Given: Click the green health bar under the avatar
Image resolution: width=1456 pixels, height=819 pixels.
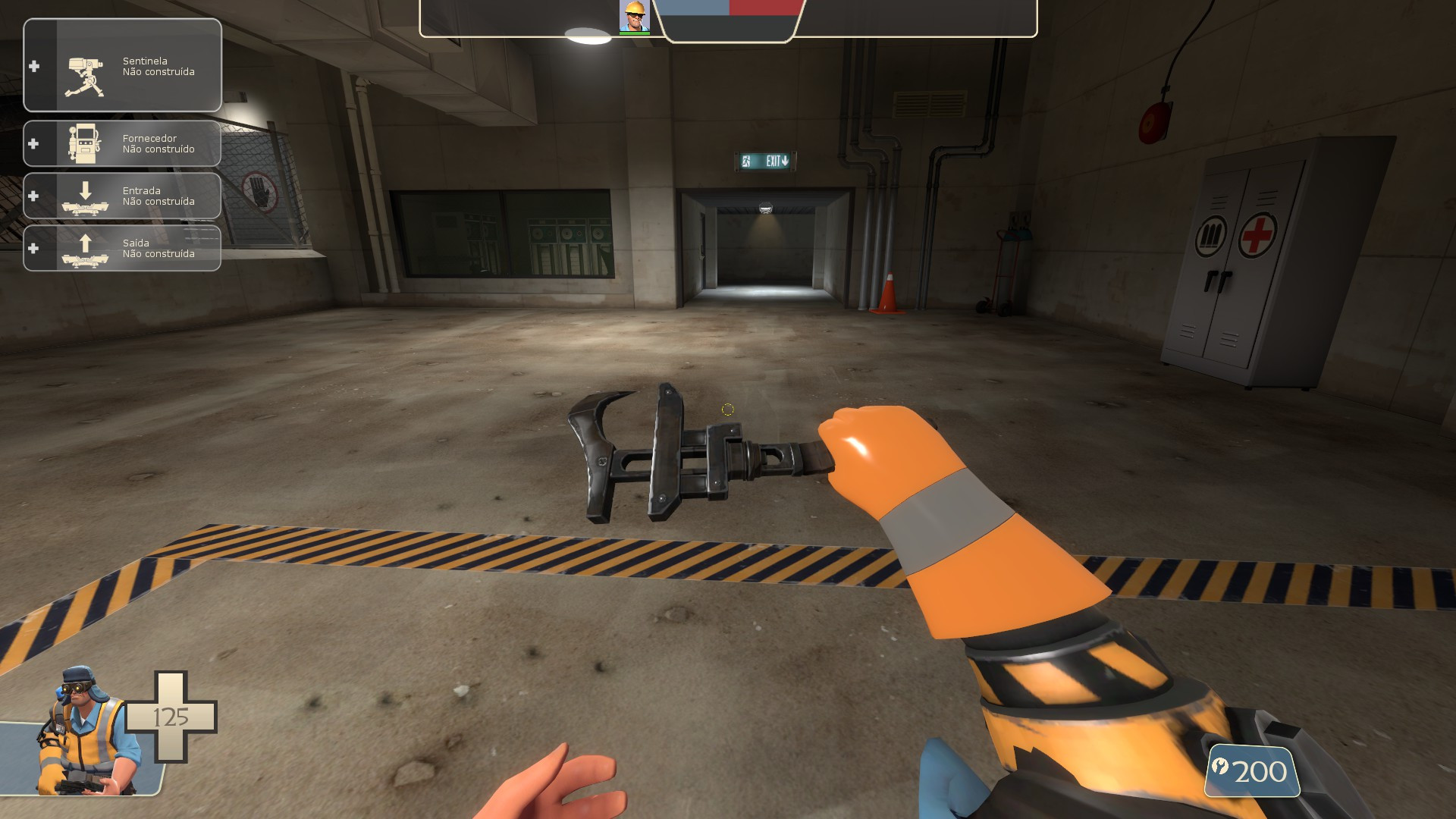Looking at the screenshot, I should [634, 33].
